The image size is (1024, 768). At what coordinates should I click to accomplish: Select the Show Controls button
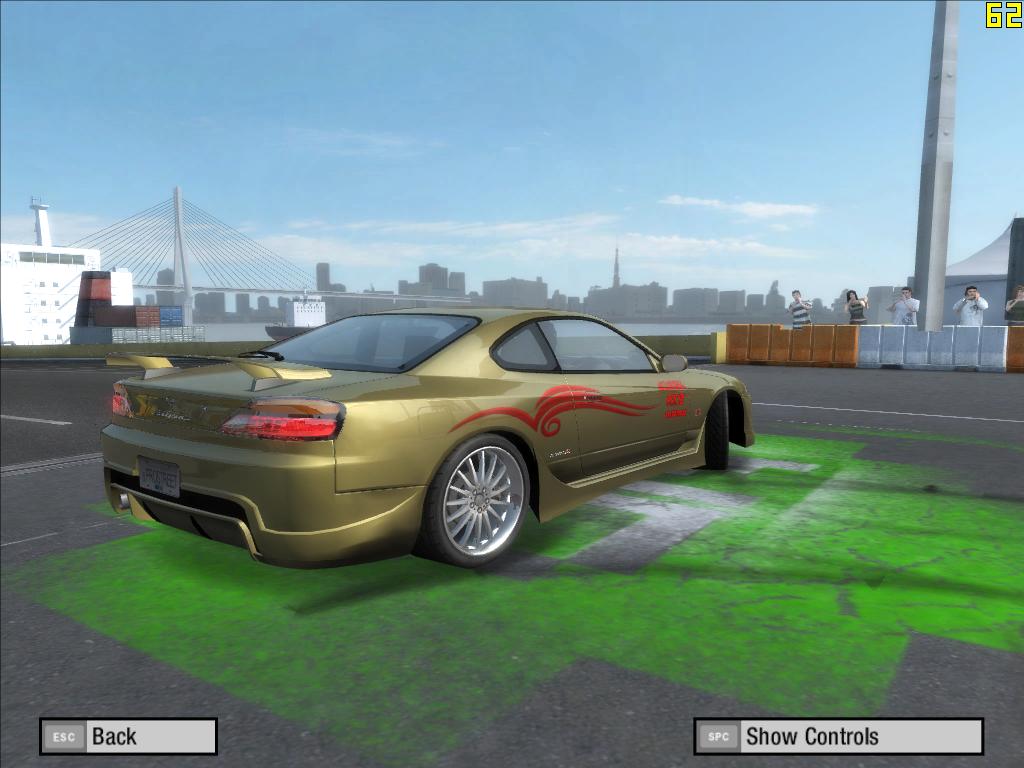pos(838,737)
